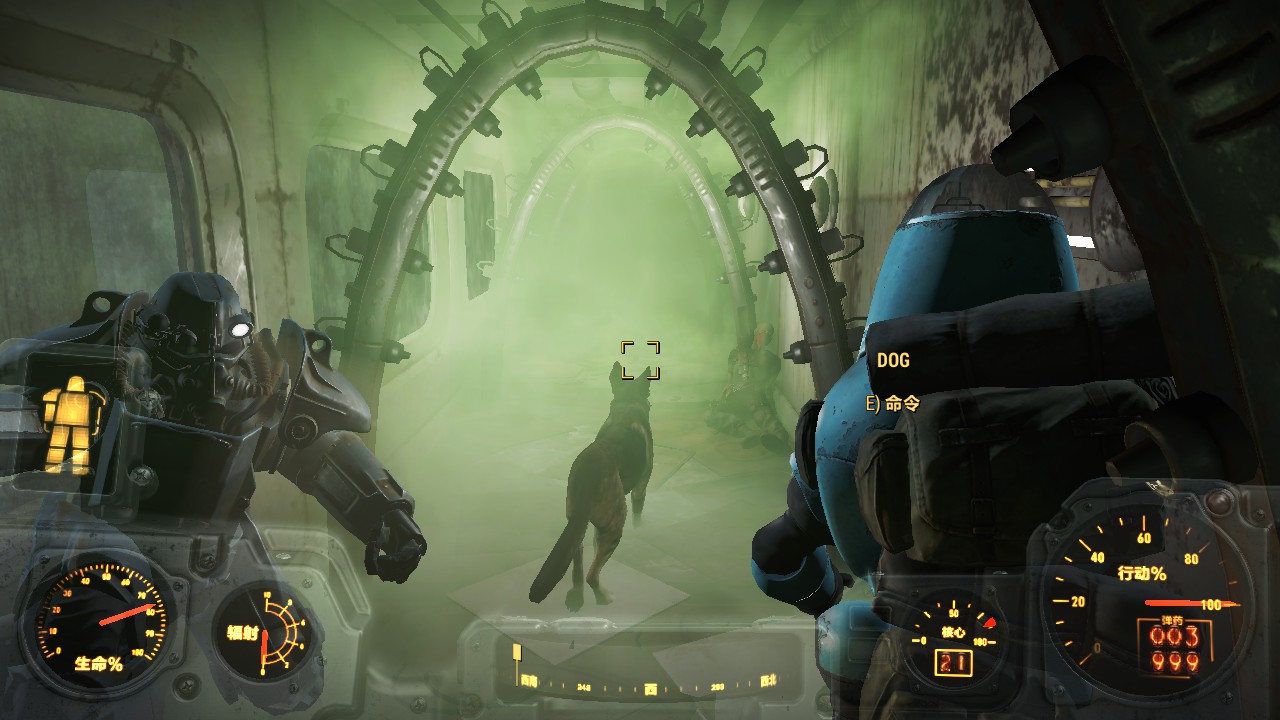Click the yellow power armor condition figure
Viewport: 1280px width, 720px height.
[69, 423]
